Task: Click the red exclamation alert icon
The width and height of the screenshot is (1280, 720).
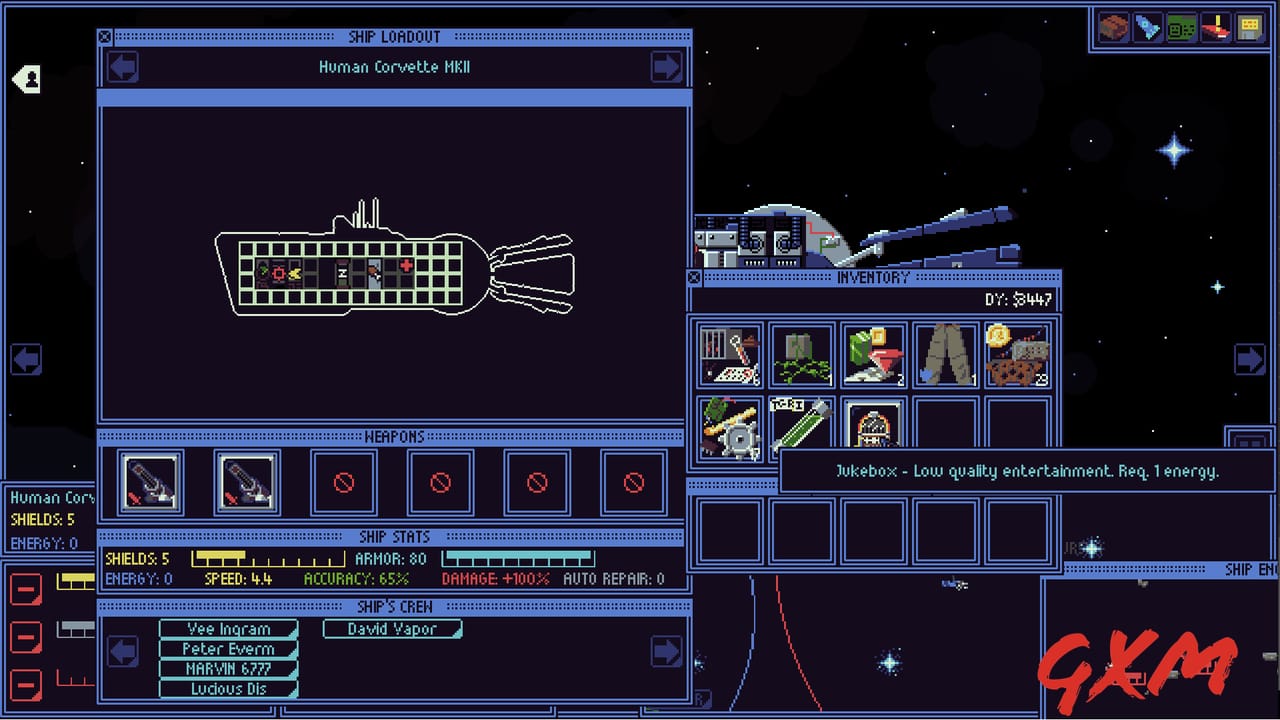Action: click(1214, 27)
